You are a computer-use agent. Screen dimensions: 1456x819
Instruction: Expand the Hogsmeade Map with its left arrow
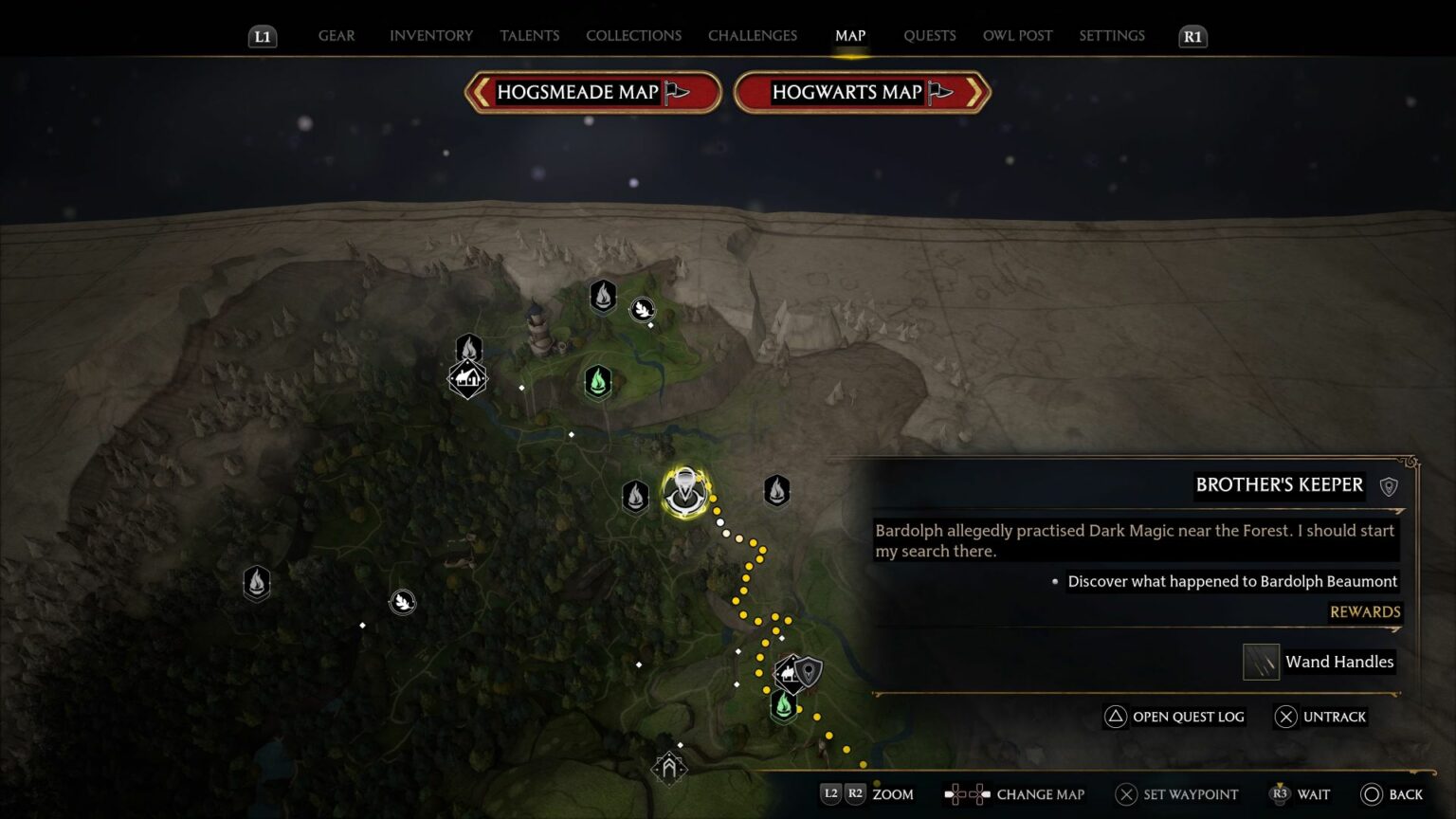click(482, 92)
